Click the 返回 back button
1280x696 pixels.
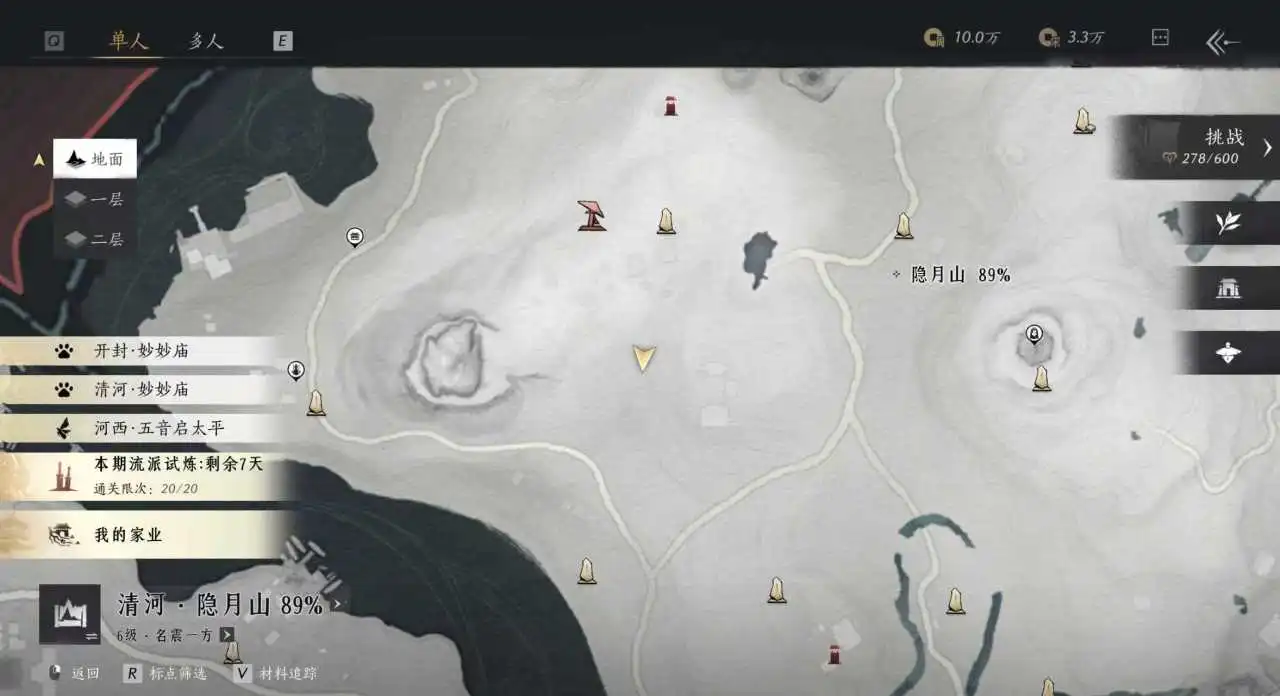(x=74, y=674)
